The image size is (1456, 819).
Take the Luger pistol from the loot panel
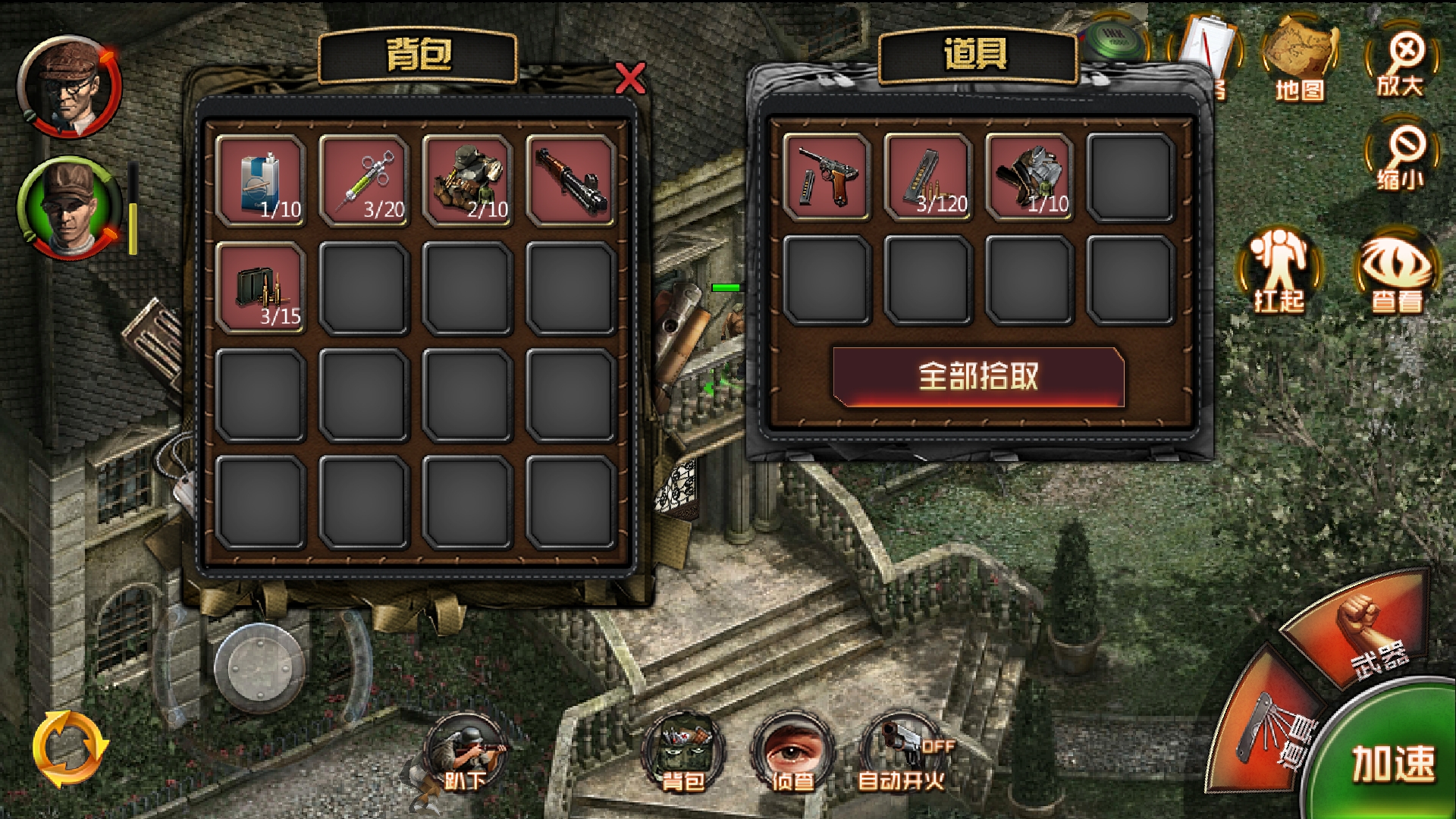tap(827, 177)
